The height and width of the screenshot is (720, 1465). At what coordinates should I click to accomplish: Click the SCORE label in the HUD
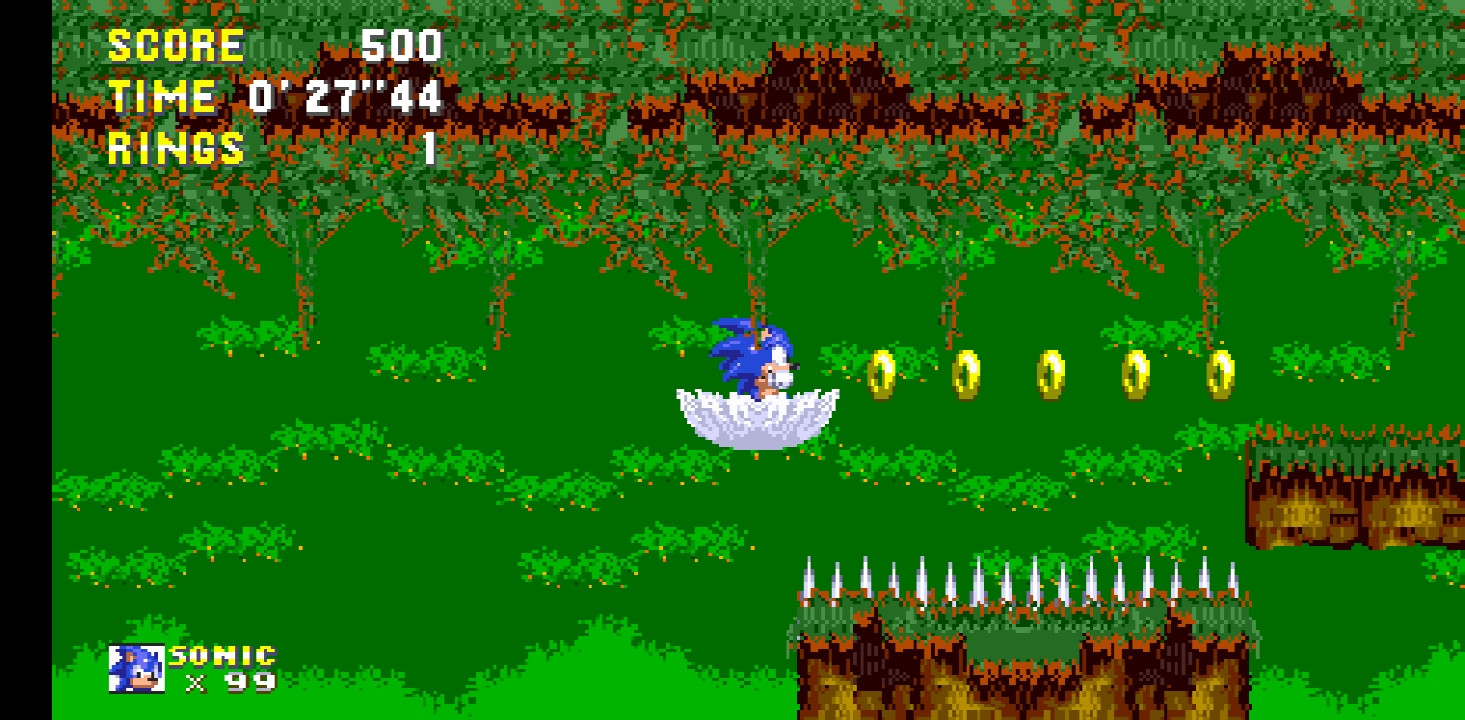click(x=175, y=44)
